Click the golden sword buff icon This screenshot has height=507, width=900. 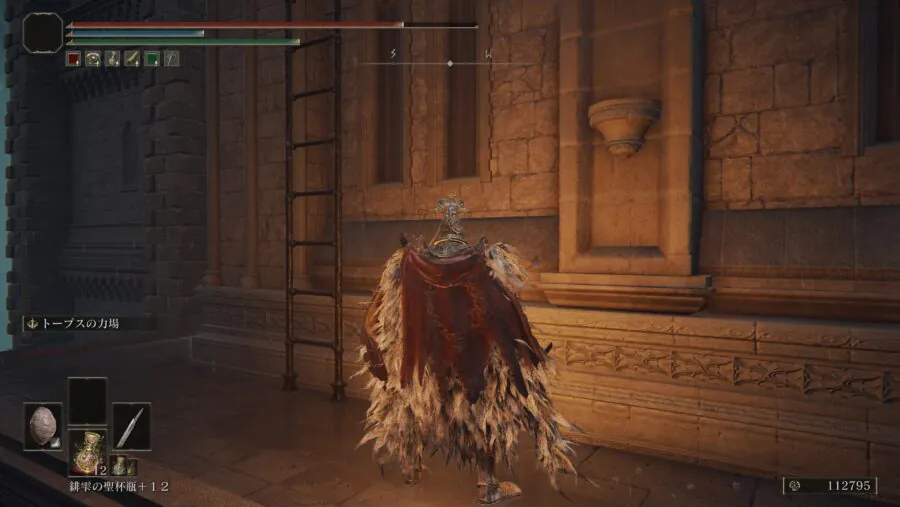click(132, 59)
